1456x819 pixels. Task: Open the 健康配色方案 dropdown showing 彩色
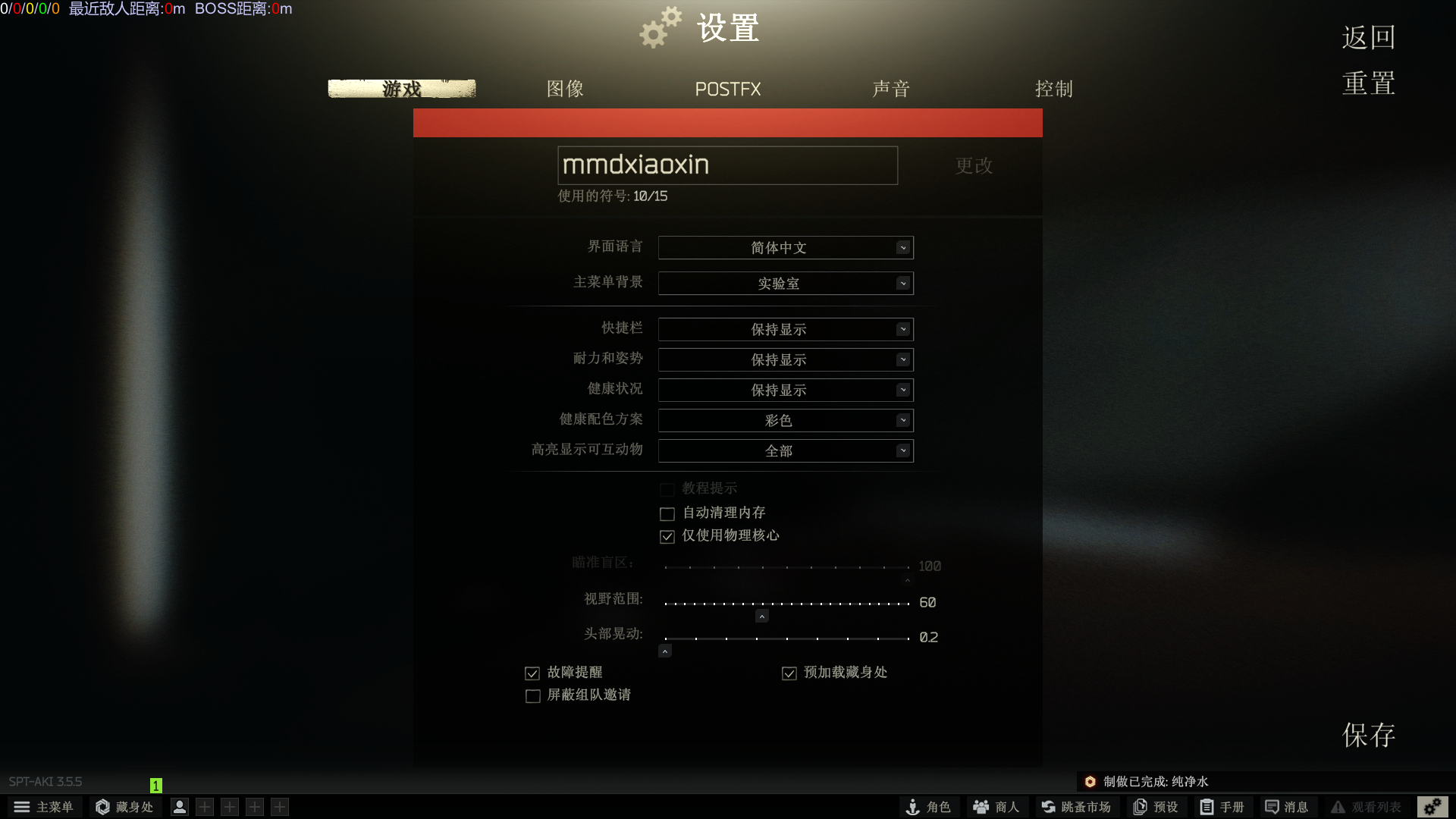tap(785, 420)
